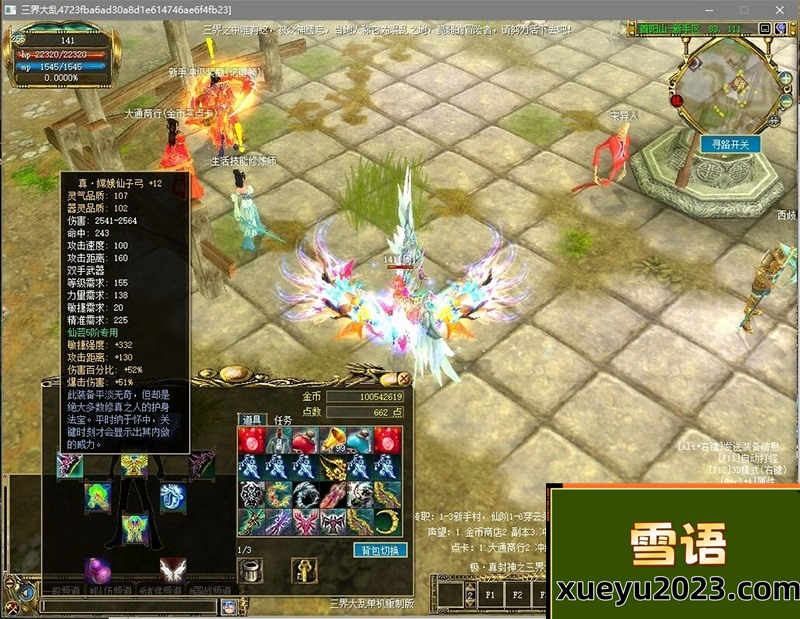Screen dimensions: 800x619
Task: Switch to the 任务 tab in the bag
Action: tap(284, 420)
